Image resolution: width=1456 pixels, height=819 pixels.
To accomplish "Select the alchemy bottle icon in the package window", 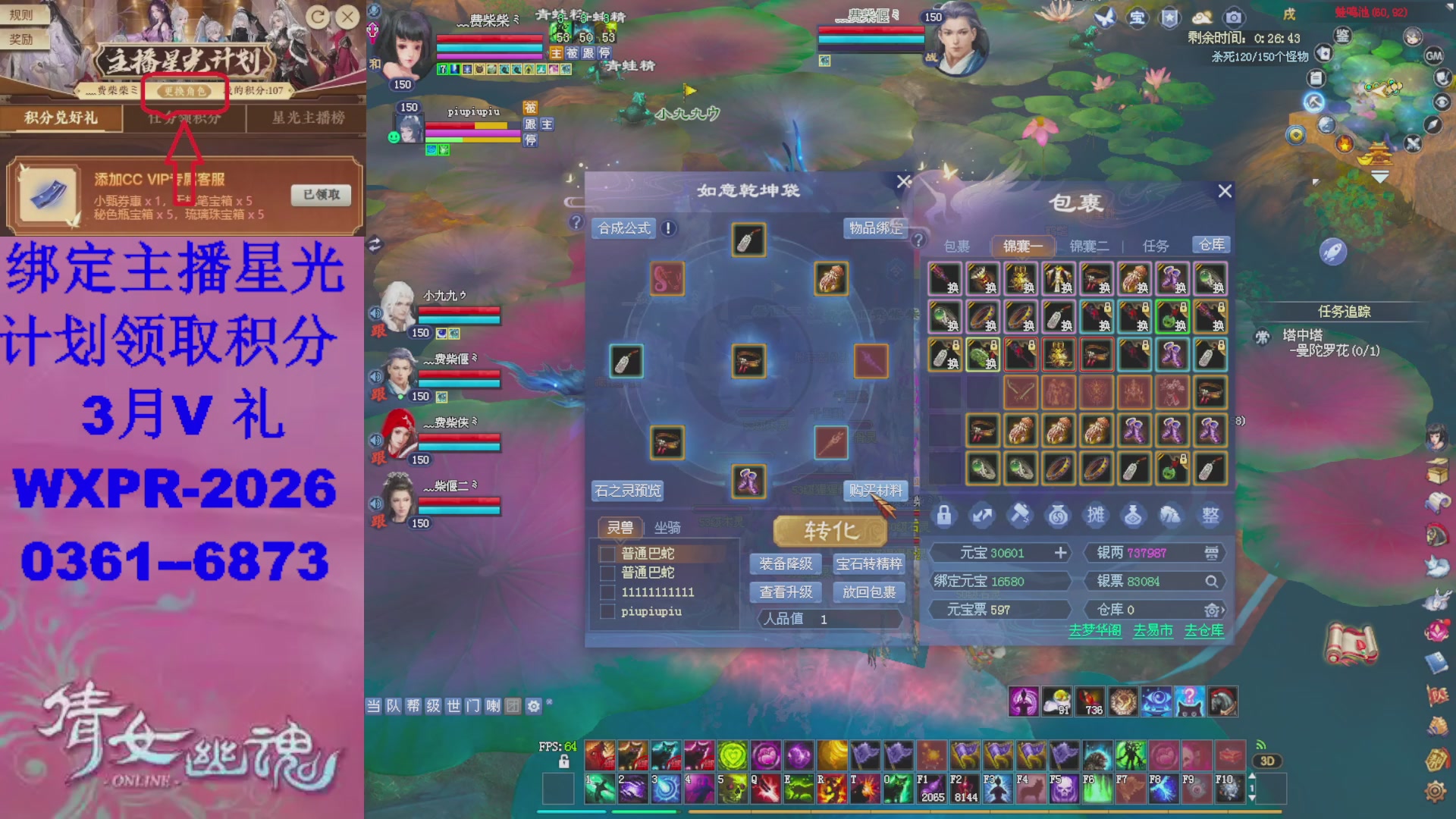I will click(x=1134, y=515).
